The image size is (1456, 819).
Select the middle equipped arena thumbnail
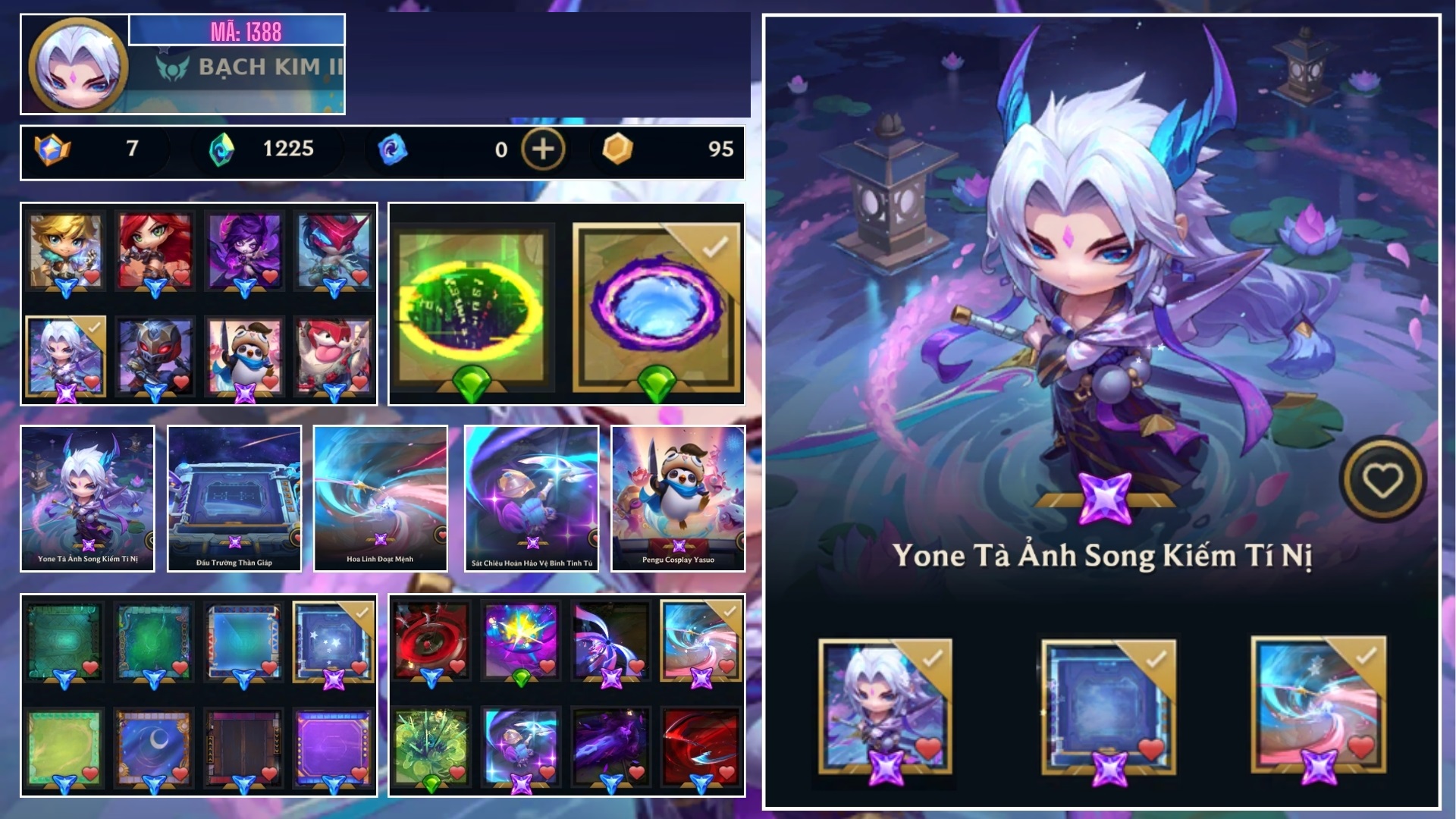[1106, 707]
